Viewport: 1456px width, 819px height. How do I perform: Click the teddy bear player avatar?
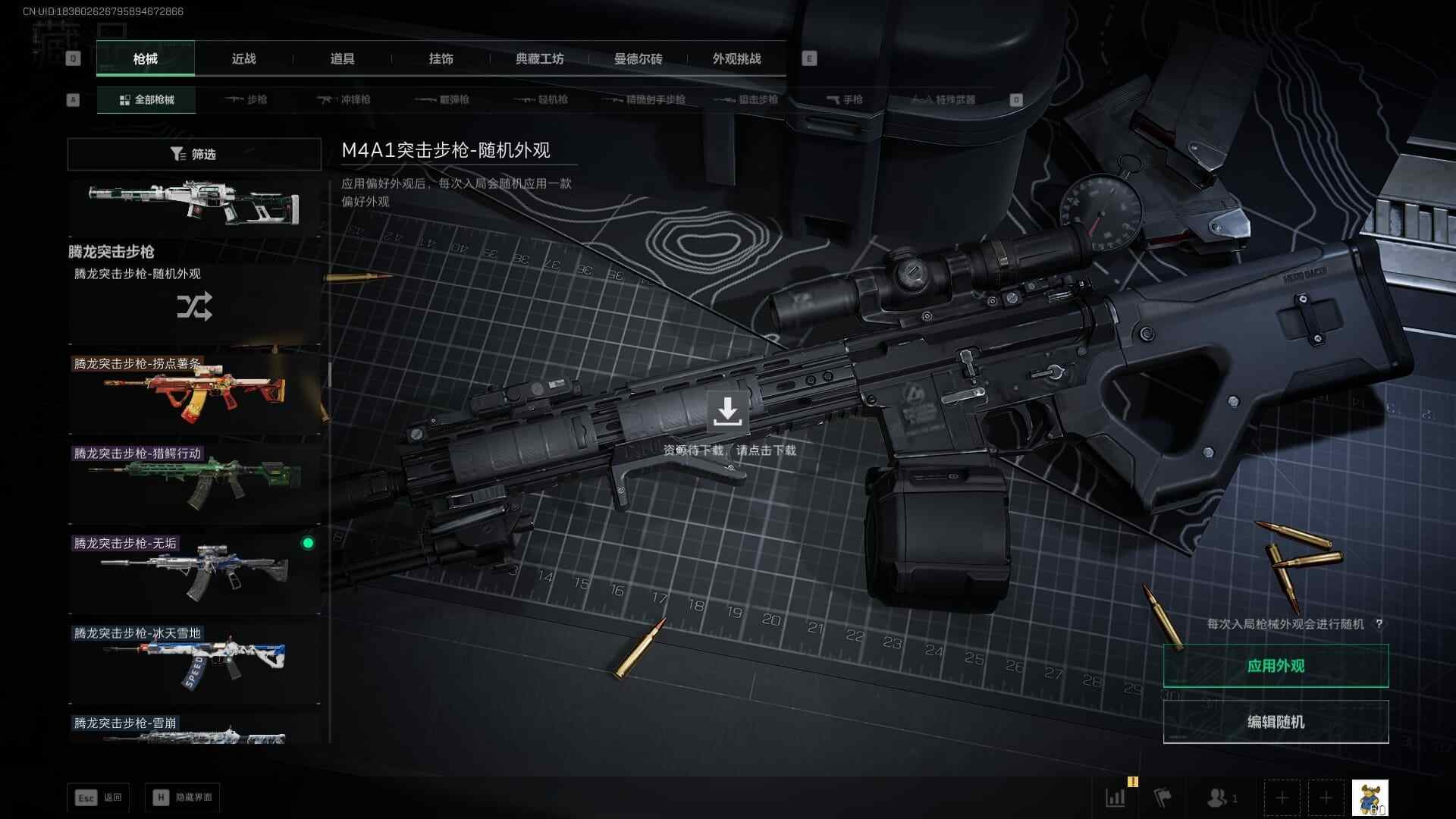tap(1370, 798)
